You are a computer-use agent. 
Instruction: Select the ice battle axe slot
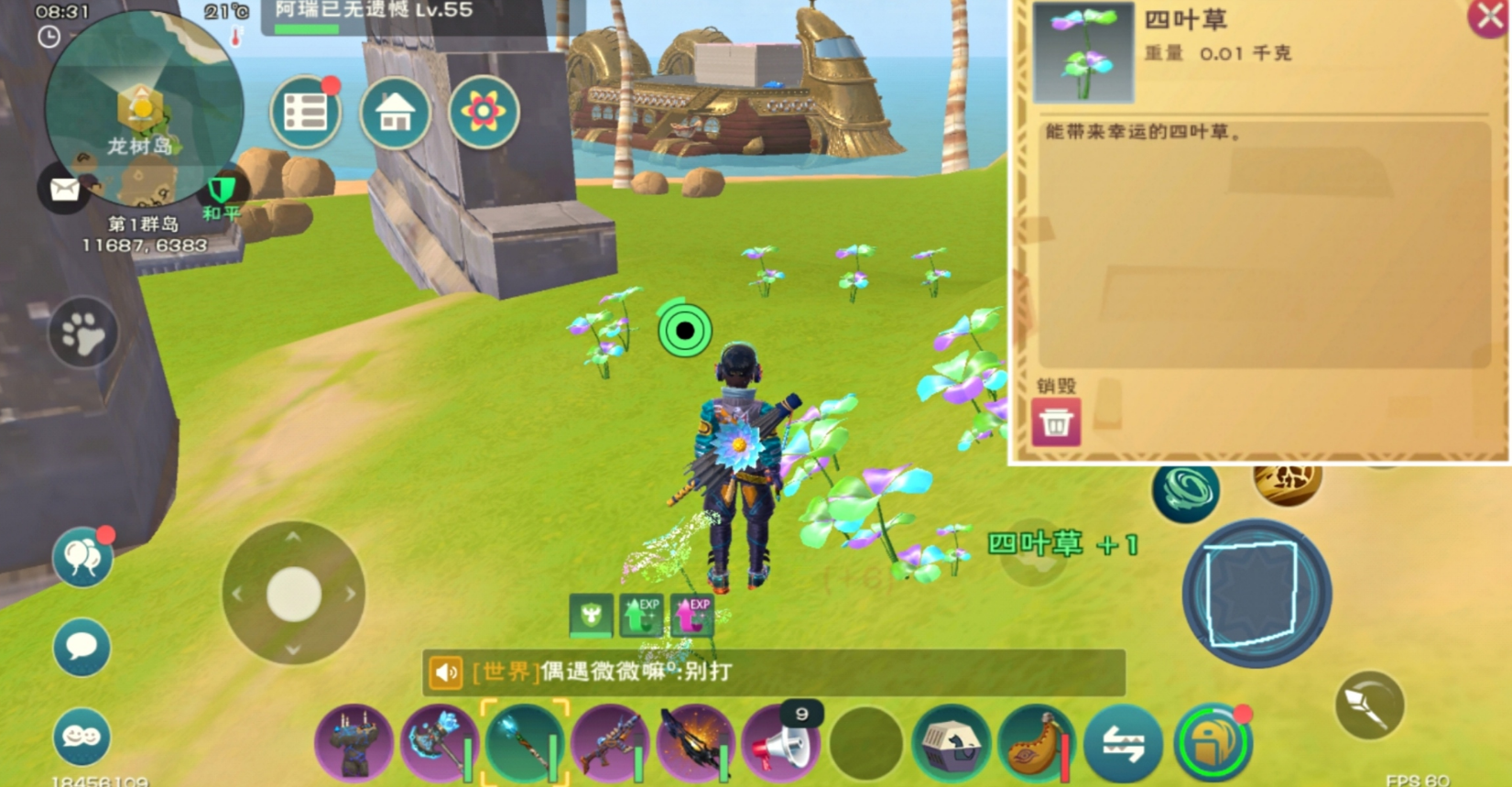tap(439, 744)
